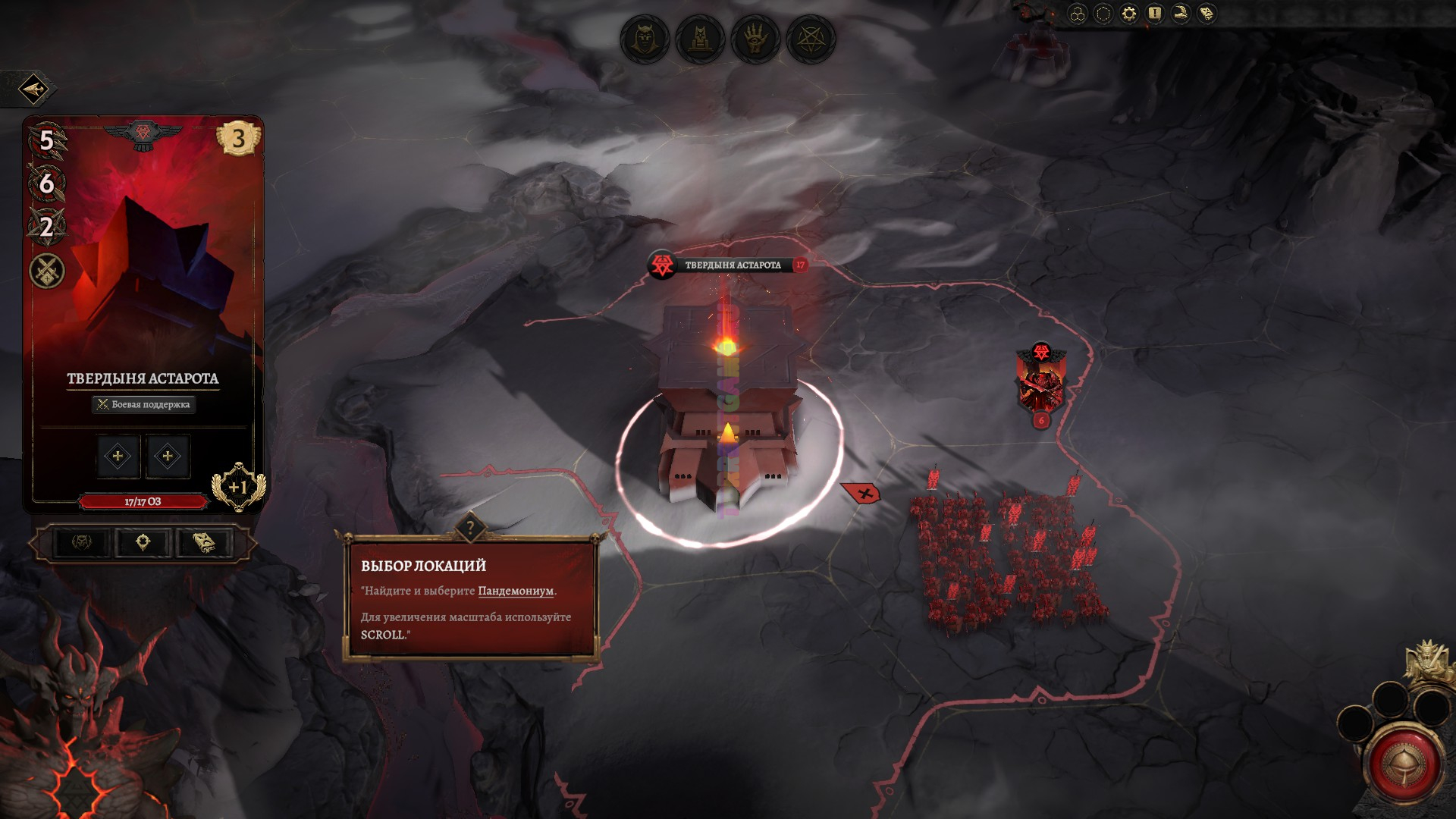Click the +1 laurel badge
Viewport: 1456px width, 819px height.
click(x=238, y=487)
